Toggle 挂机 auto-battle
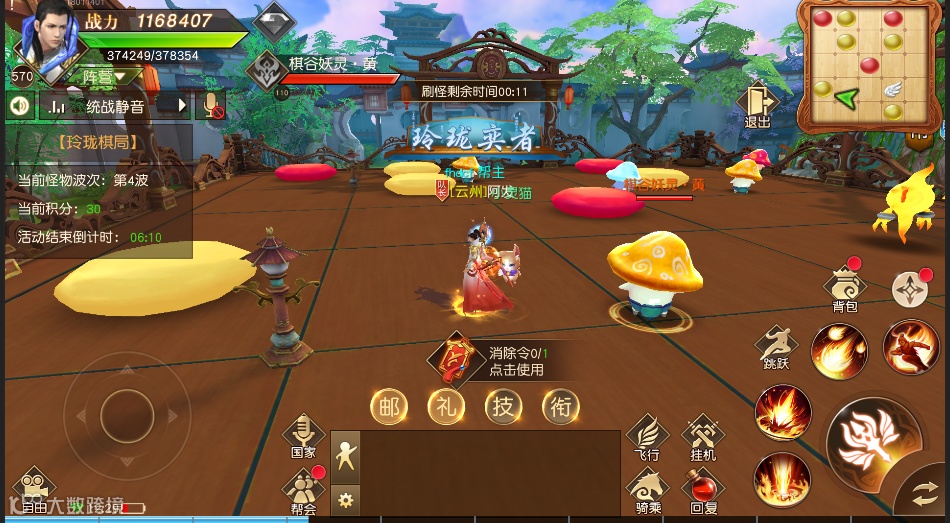Screen dimensions: 950x523 point(703,437)
